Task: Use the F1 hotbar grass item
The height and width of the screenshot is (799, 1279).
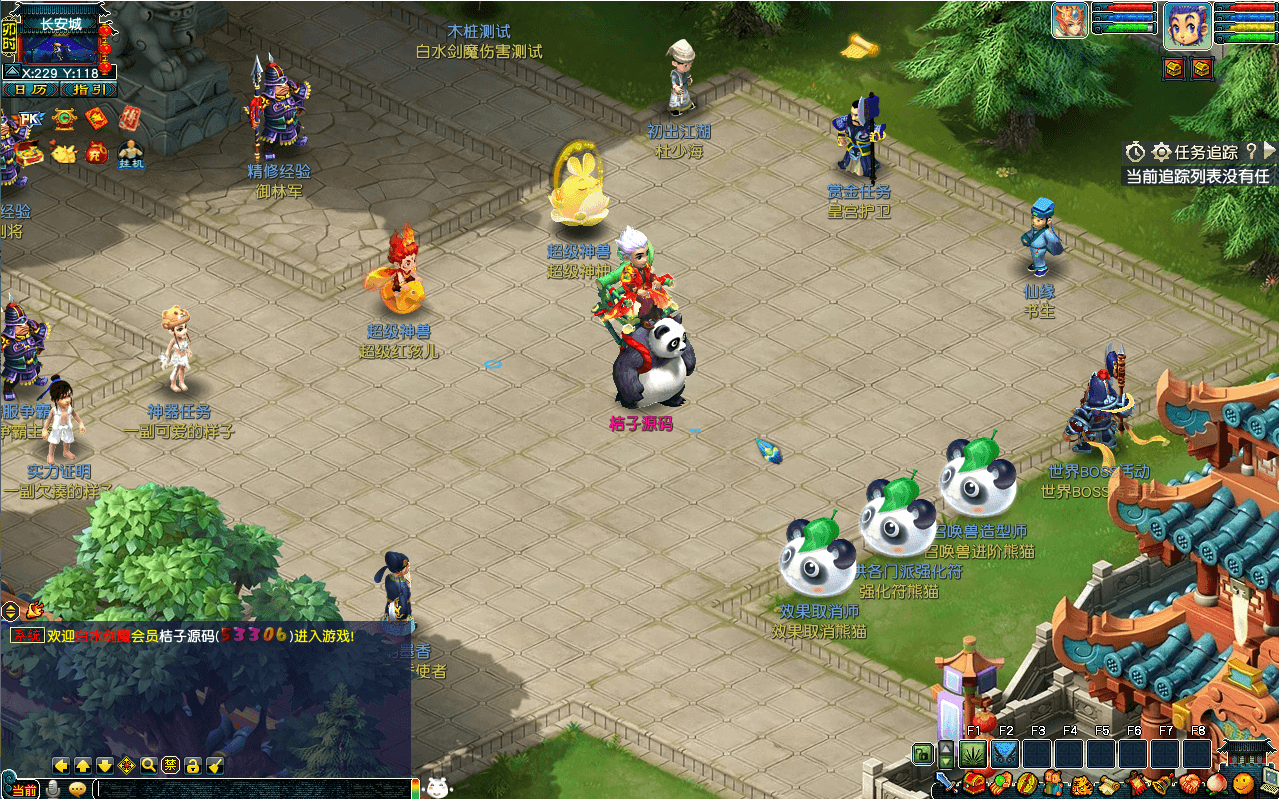Action: 973,753
